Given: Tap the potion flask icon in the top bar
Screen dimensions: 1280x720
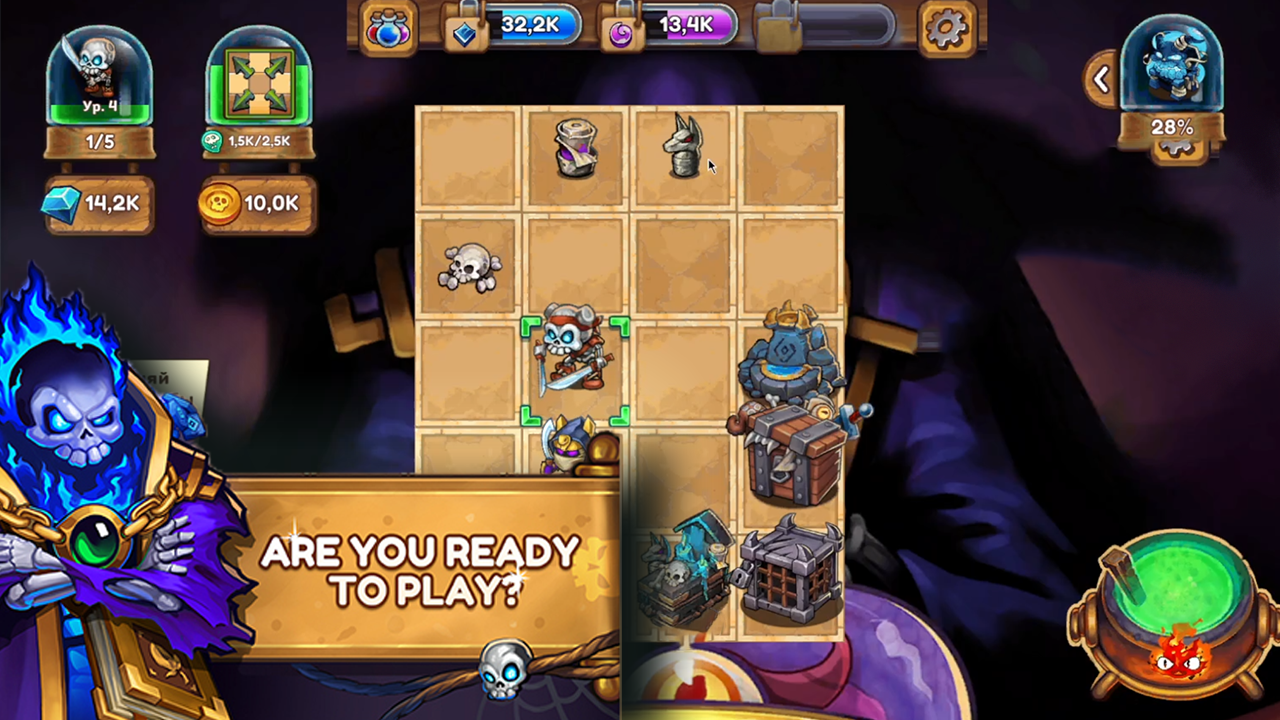Looking at the screenshot, I should [389, 26].
